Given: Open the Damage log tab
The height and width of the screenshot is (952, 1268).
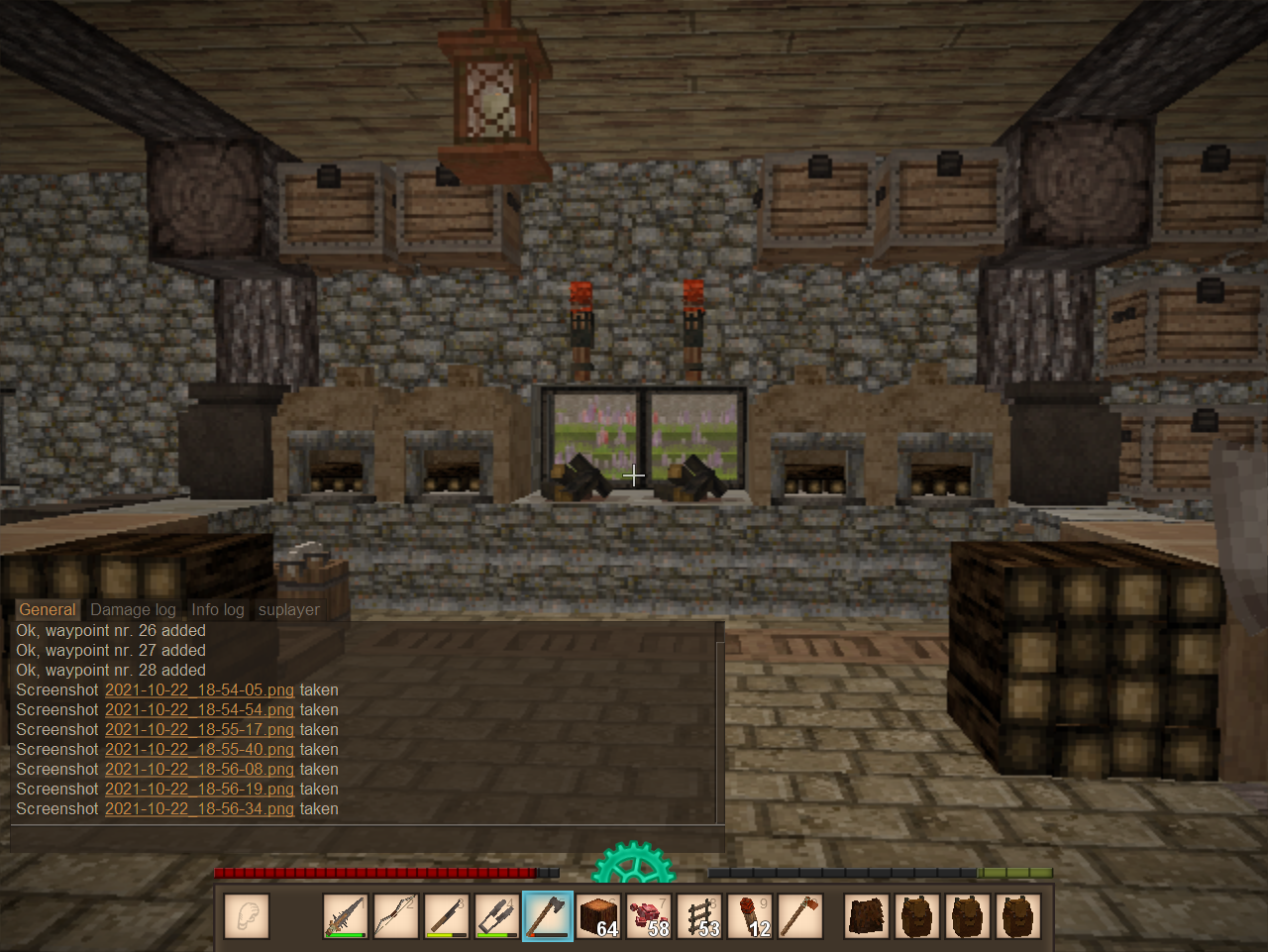Looking at the screenshot, I should (133, 610).
